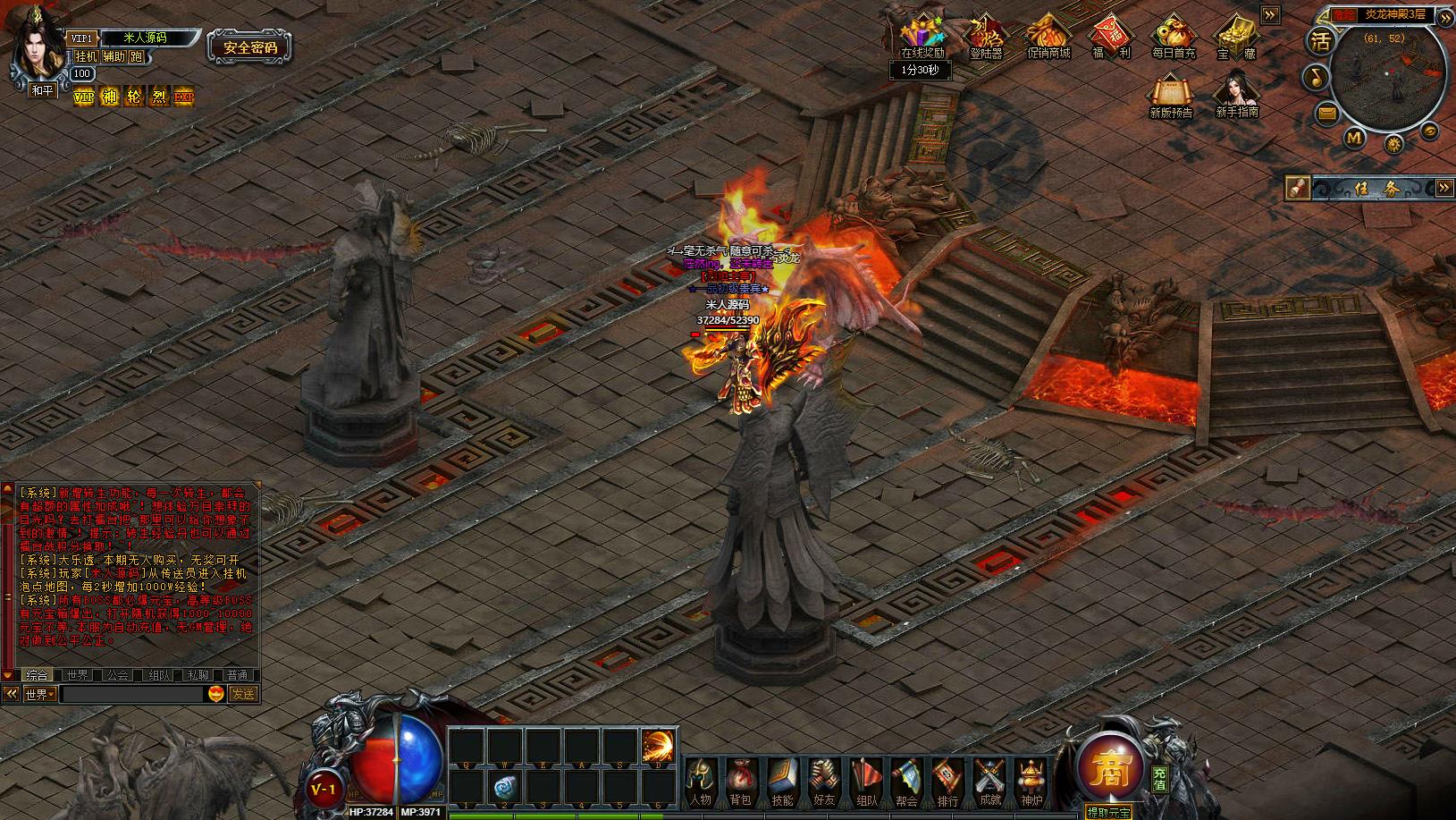Send the chat message with 发送
Viewport: 1456px width, 820px height.
(x=242, y=694)
